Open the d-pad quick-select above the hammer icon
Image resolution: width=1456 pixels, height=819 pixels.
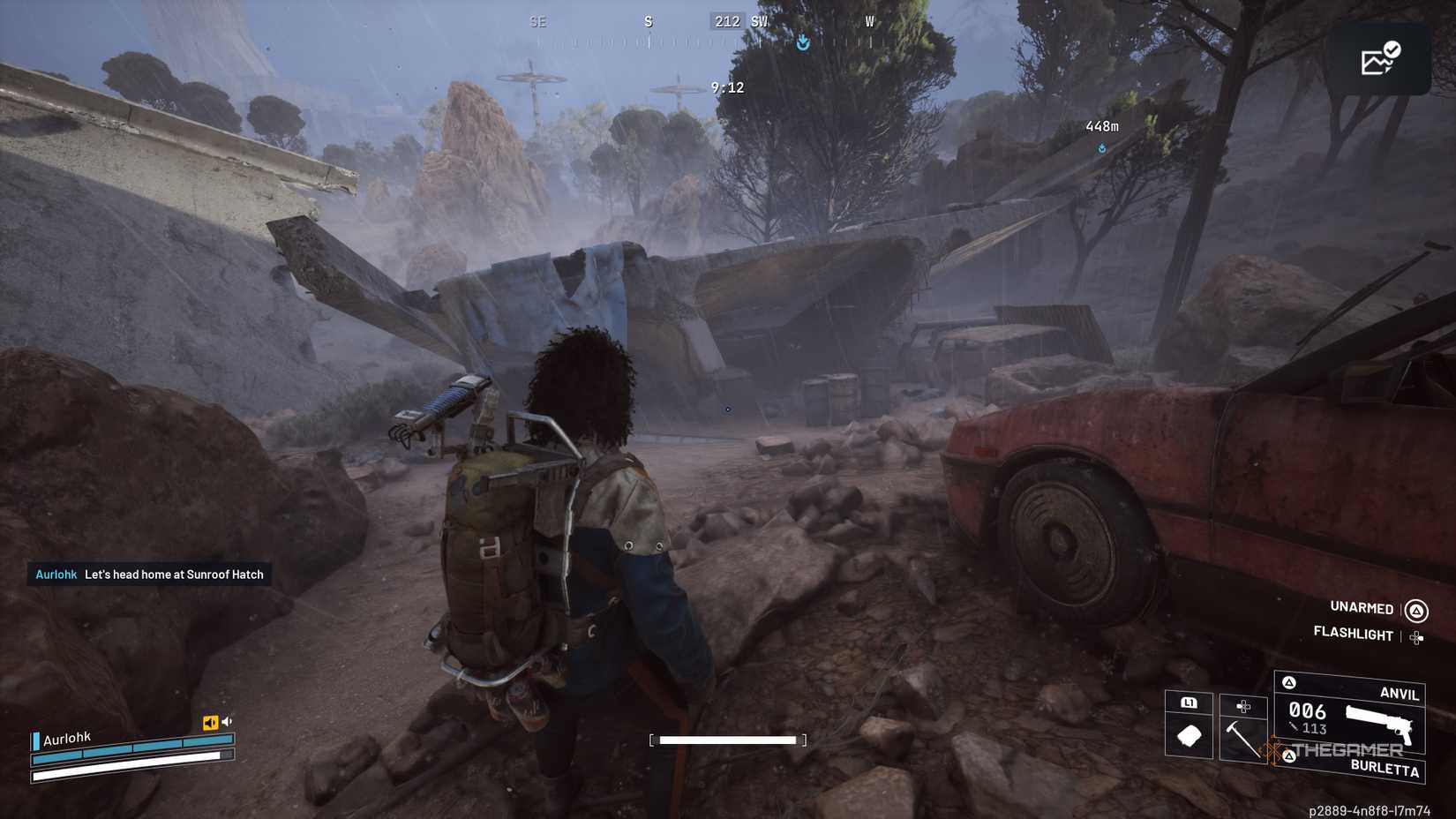(x=1243, y=707)
